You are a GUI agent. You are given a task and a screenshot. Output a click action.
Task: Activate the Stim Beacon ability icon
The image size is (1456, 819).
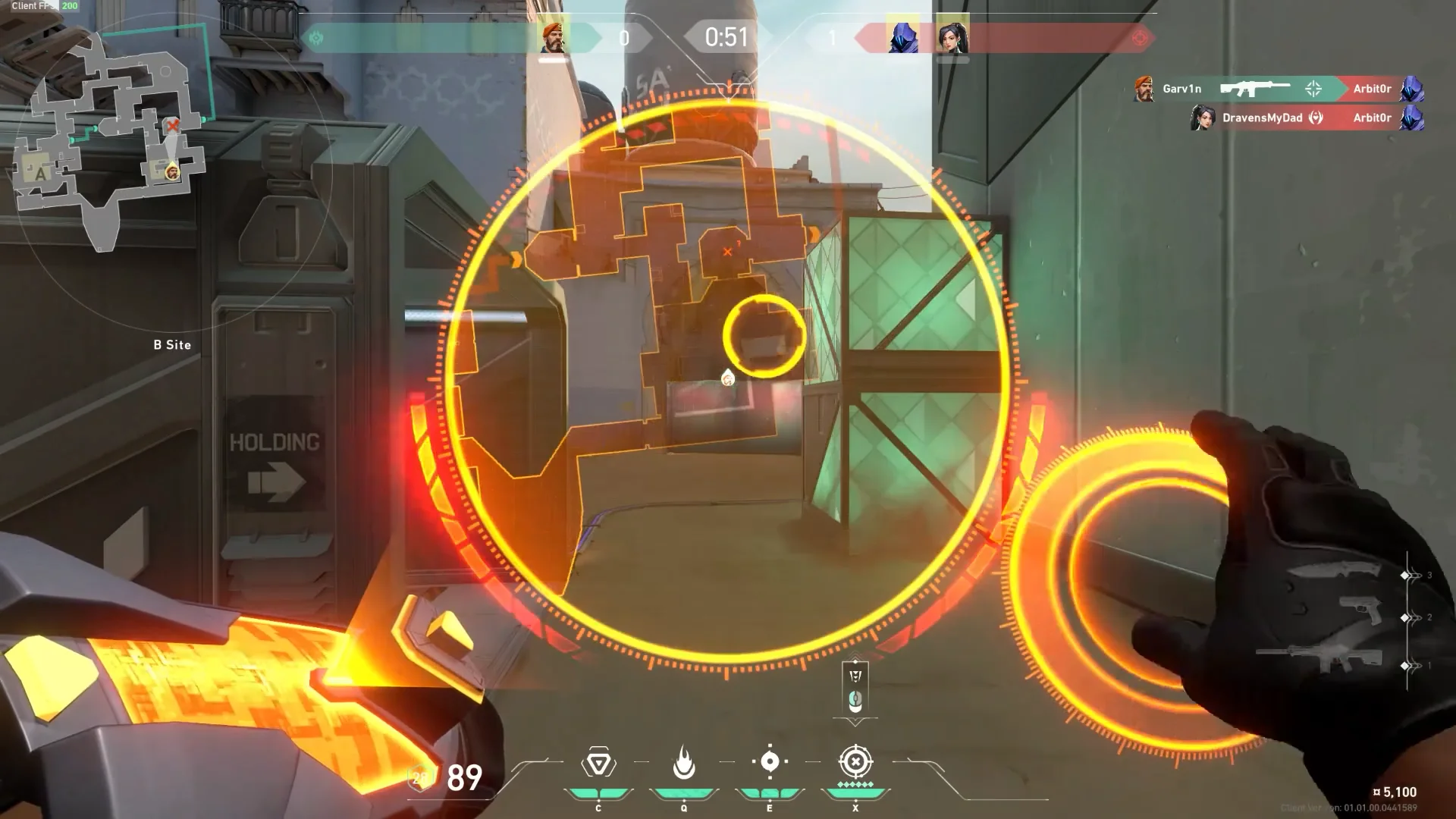[x=598, y=764]
